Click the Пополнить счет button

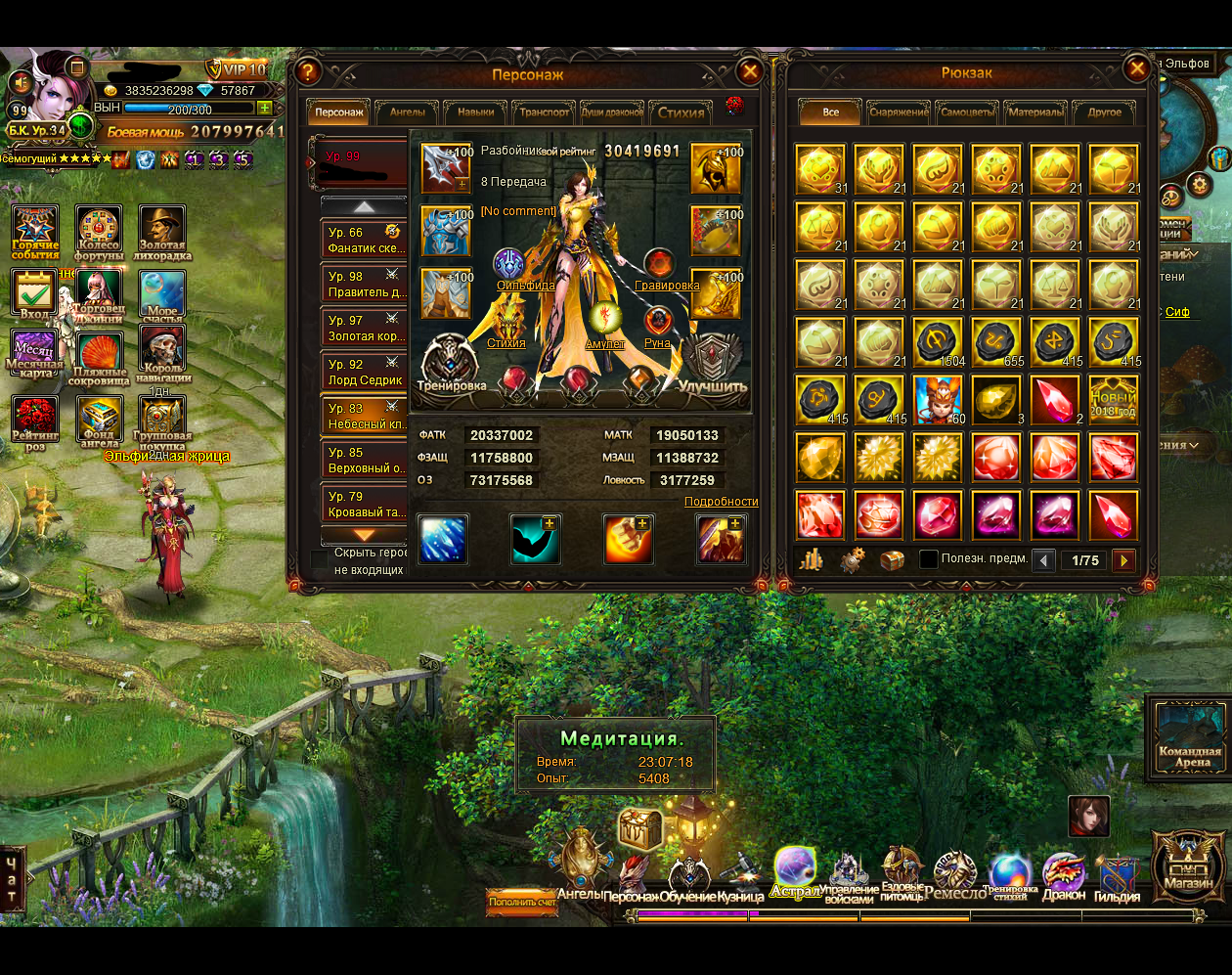[x=522, y=902]
